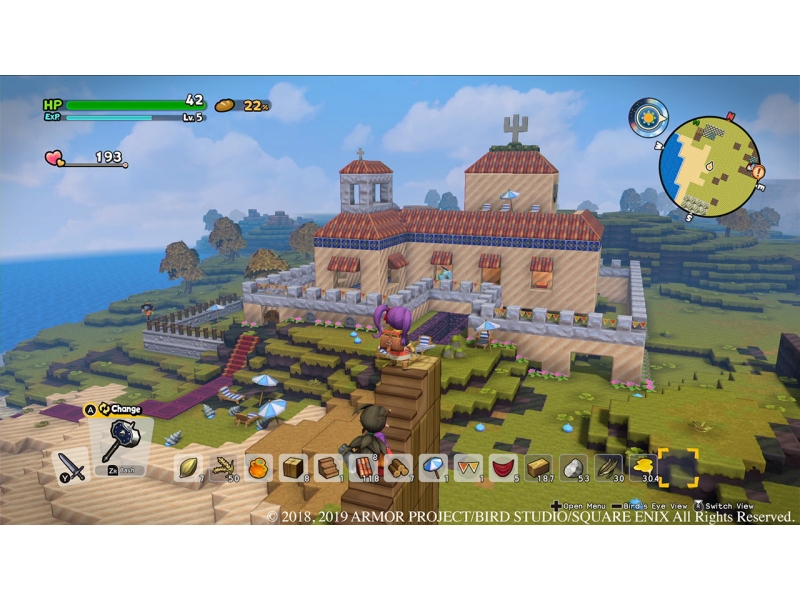Image resolution: width=800 pixels, height=600 pixels.
Task: Choose the orange pot hotbar item
Action: tap(258, 467)
